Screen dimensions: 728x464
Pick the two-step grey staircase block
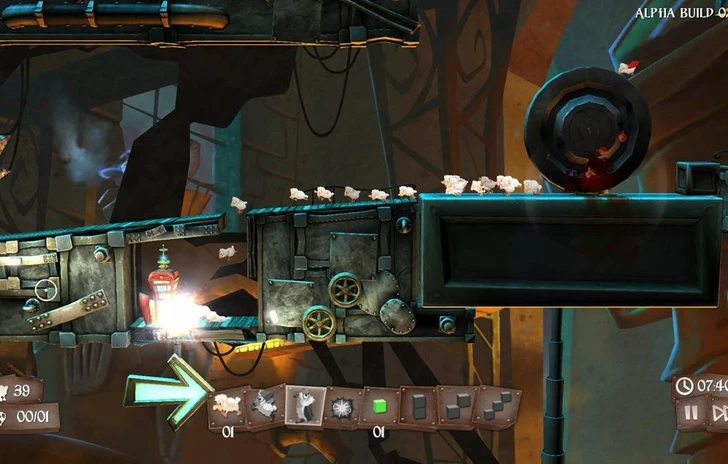(x=455, y=406)
